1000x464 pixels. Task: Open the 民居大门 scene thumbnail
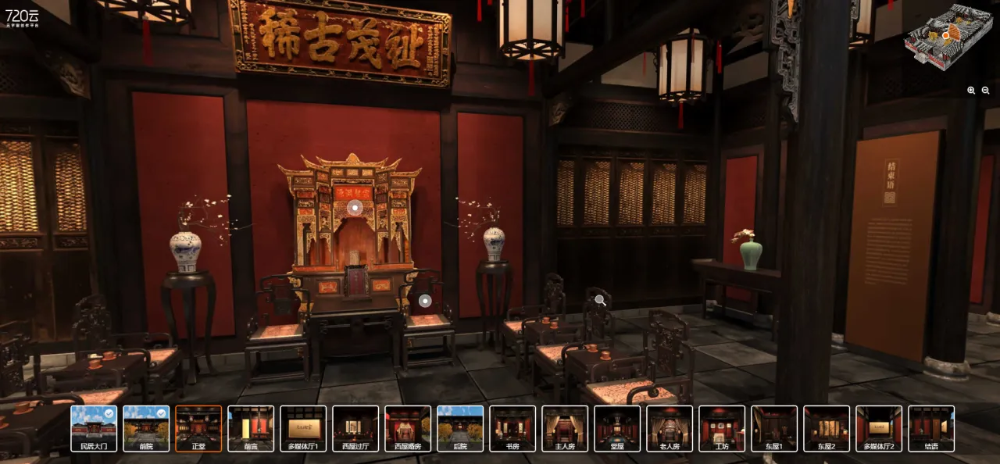pos(95,428)
